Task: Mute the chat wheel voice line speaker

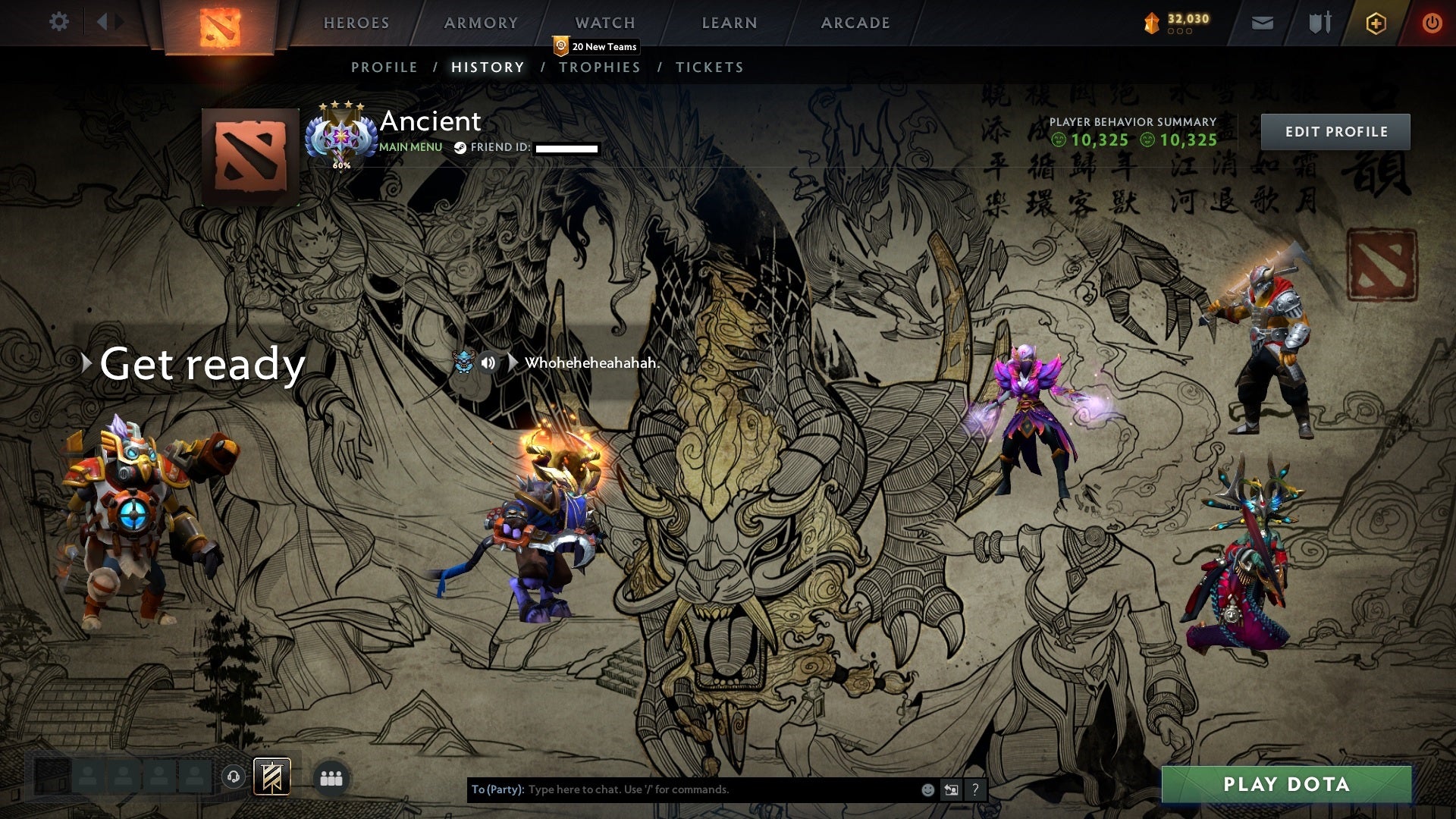Action: 488,362
